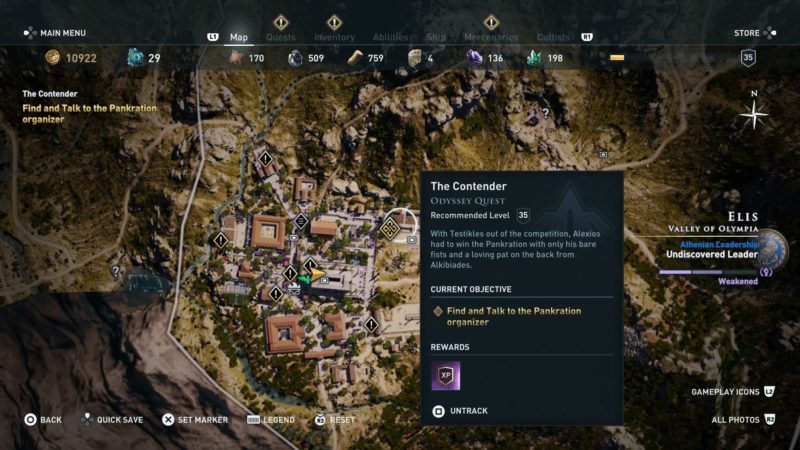Image resolution: width=800 pixels, height=450 pixels.
Task: Untrack The Contender quest
Action: coord(464,410)
